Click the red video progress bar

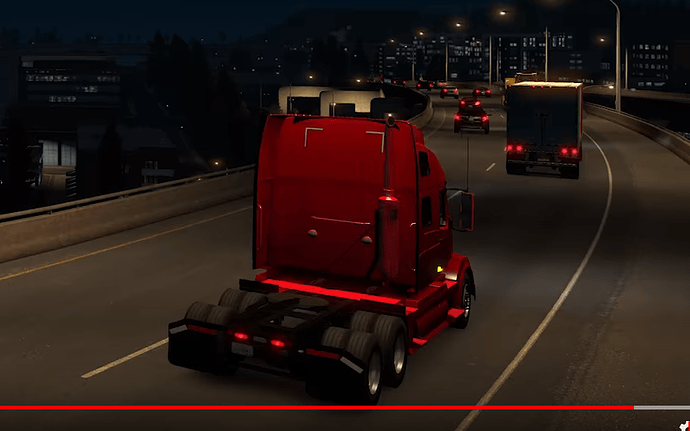(316, 408)
